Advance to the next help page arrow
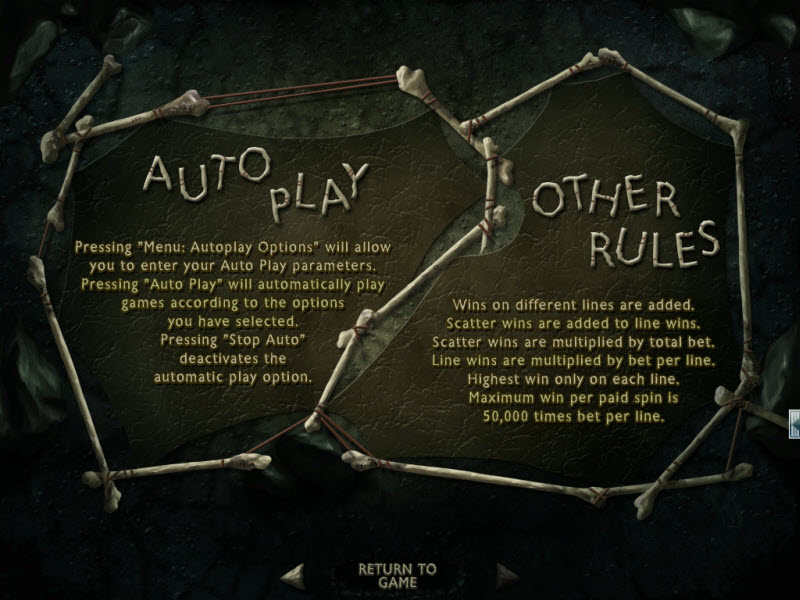Screen dimensions: 800x600 coord(508,574)
